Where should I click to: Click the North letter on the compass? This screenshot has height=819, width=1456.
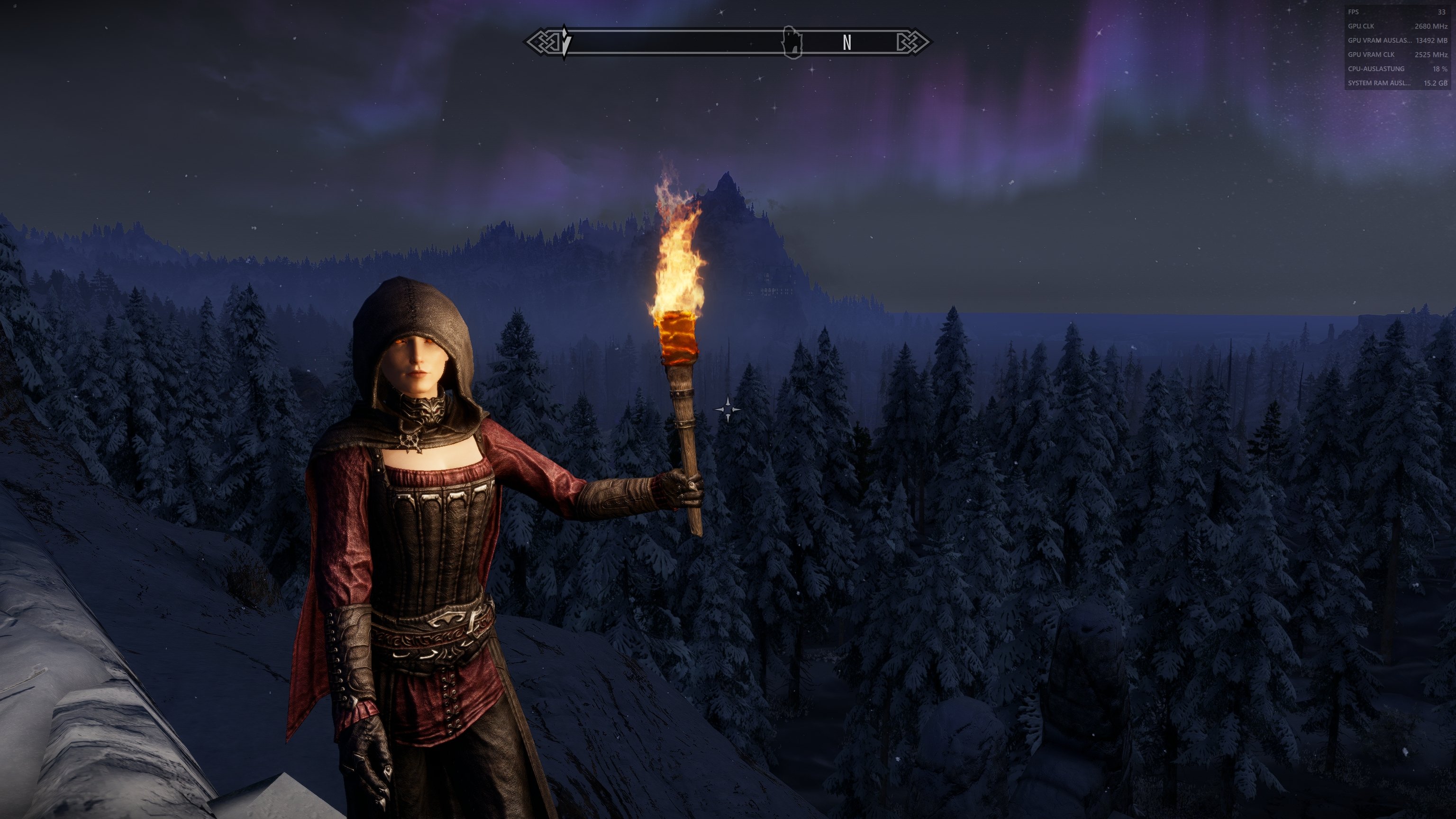(846, 42)
